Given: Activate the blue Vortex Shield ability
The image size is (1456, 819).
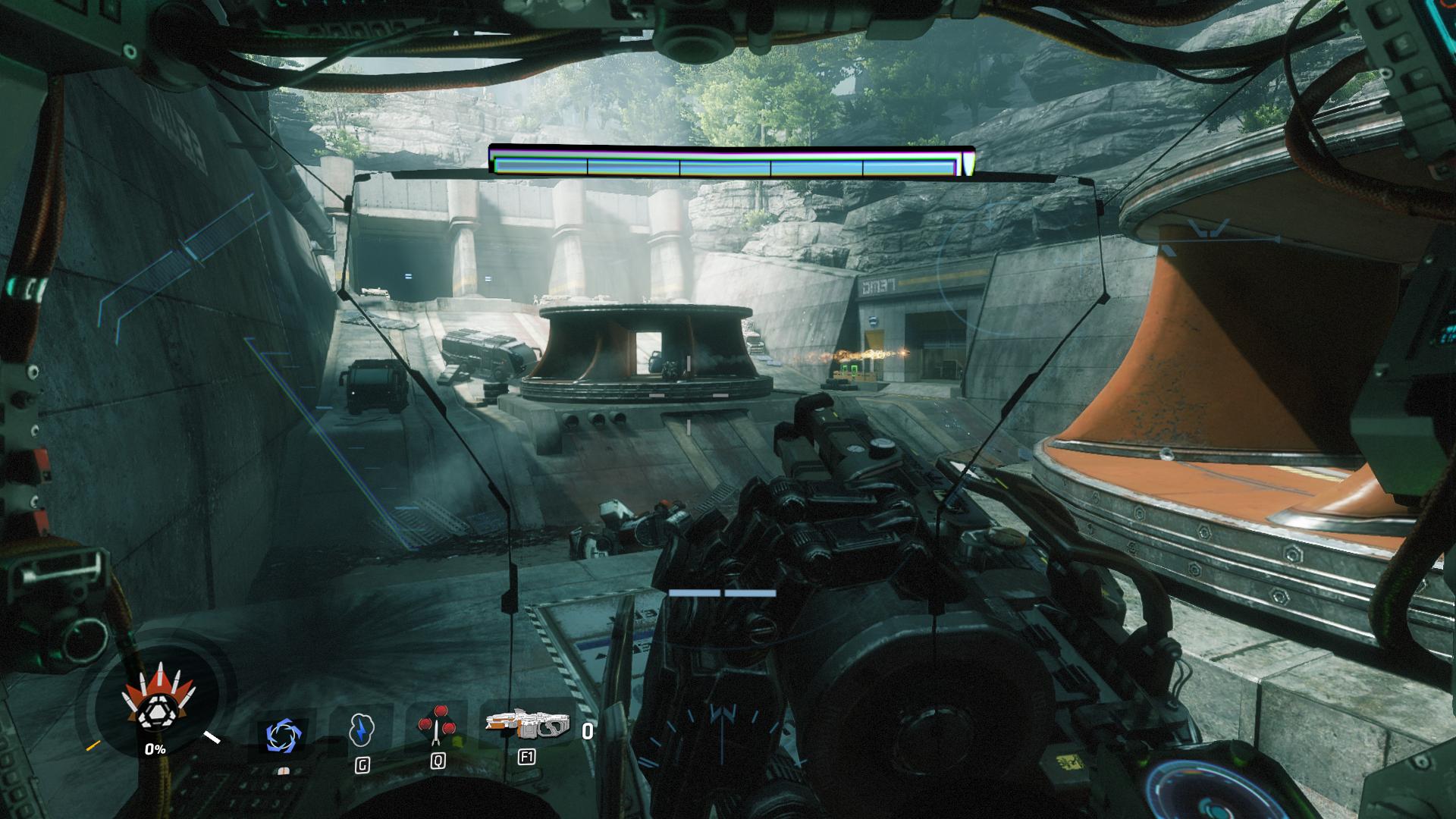Looking at the screenshot, I should (x=284, y=735).
